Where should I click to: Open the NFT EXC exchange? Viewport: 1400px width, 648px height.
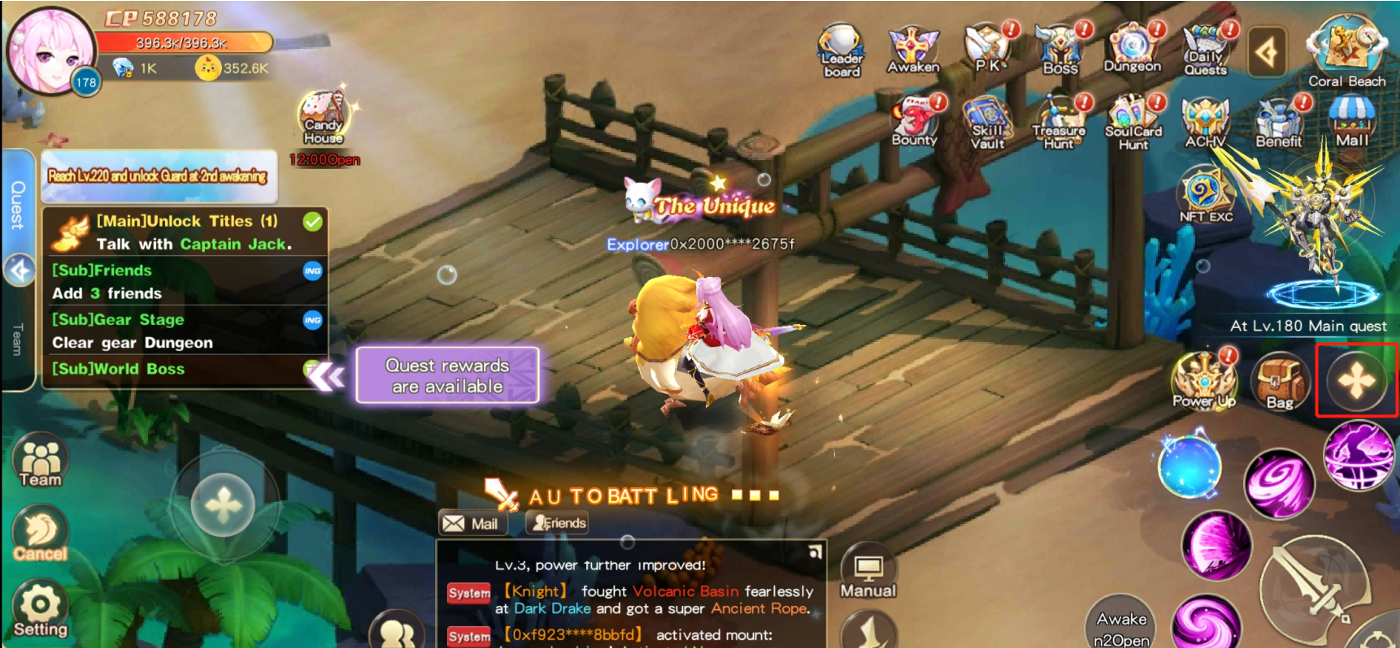1206,195
